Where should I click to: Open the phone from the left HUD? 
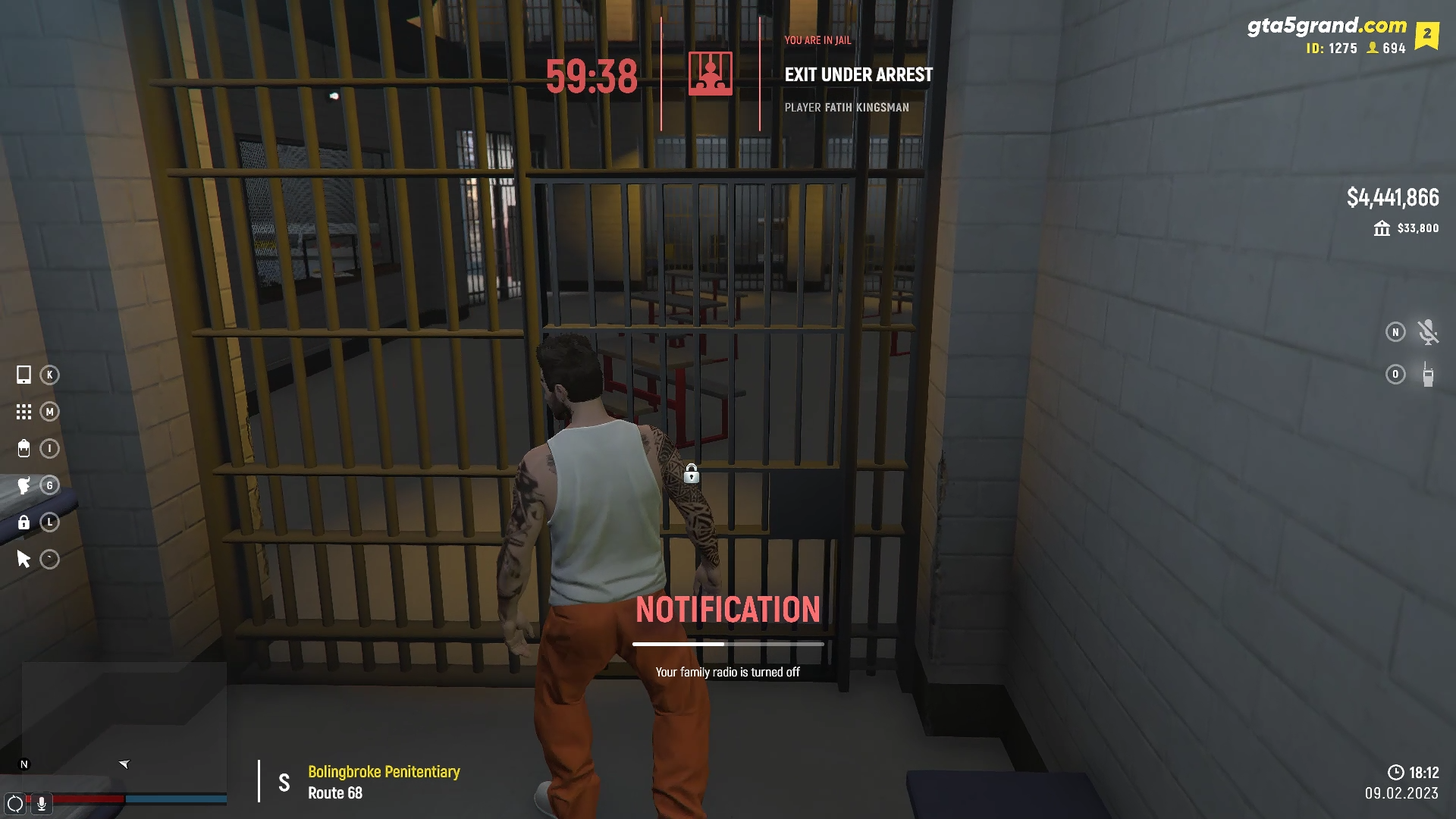coord(24,375)
